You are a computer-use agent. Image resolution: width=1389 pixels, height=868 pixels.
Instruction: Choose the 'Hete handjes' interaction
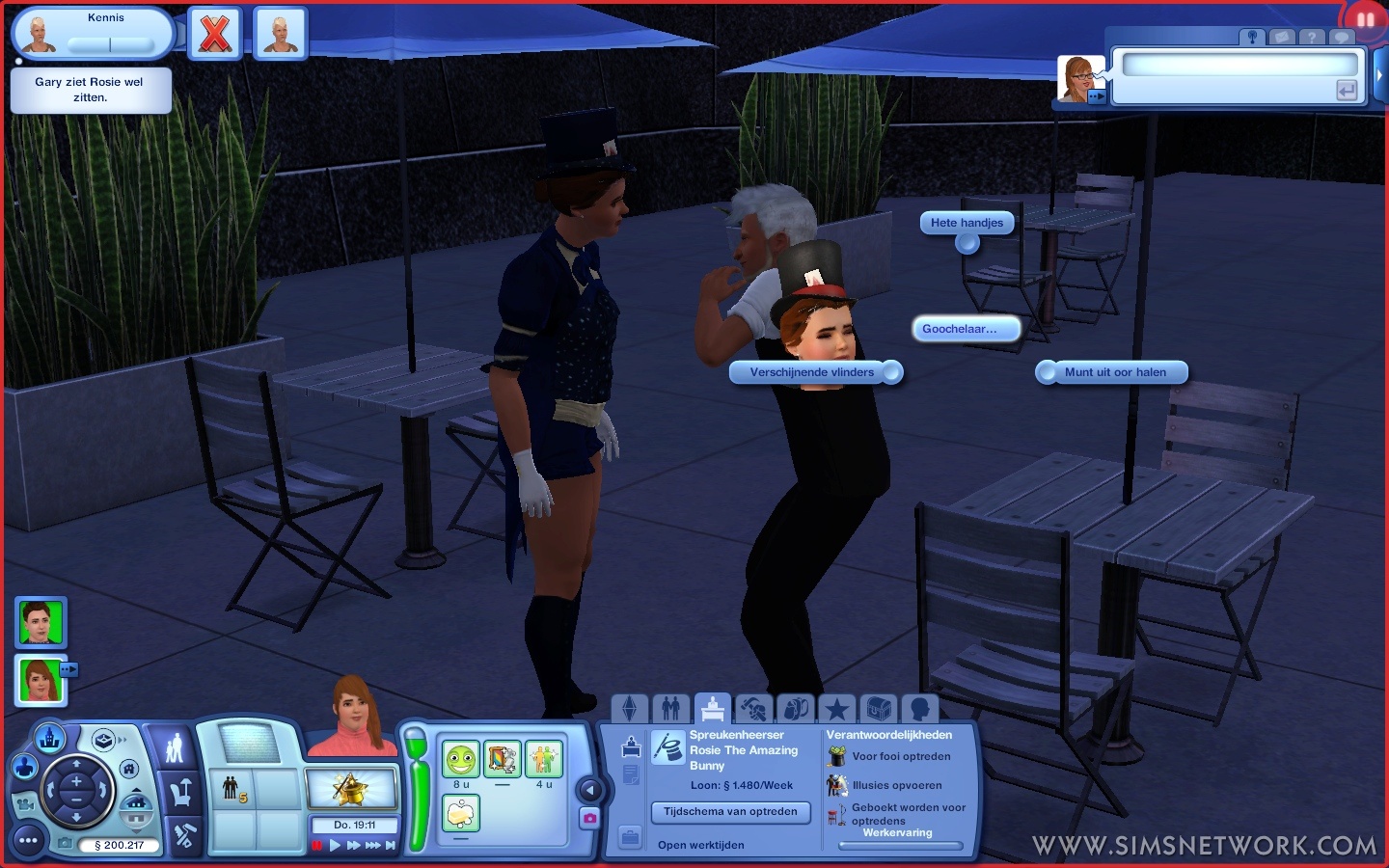[967, 223]
